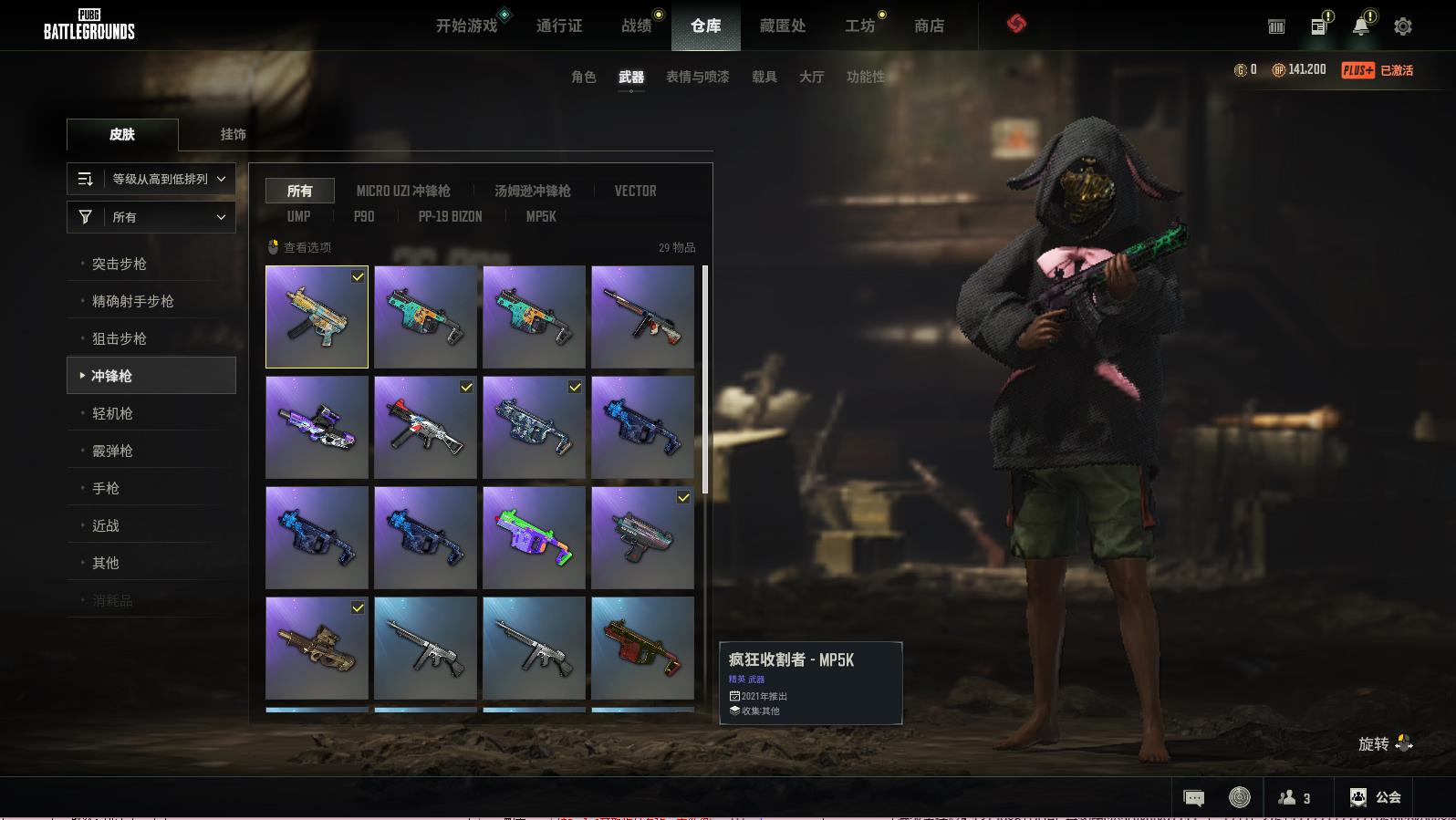Open the settings gear icon
The width and height of the screenshot is (1456, 820).
[1403, 26]
